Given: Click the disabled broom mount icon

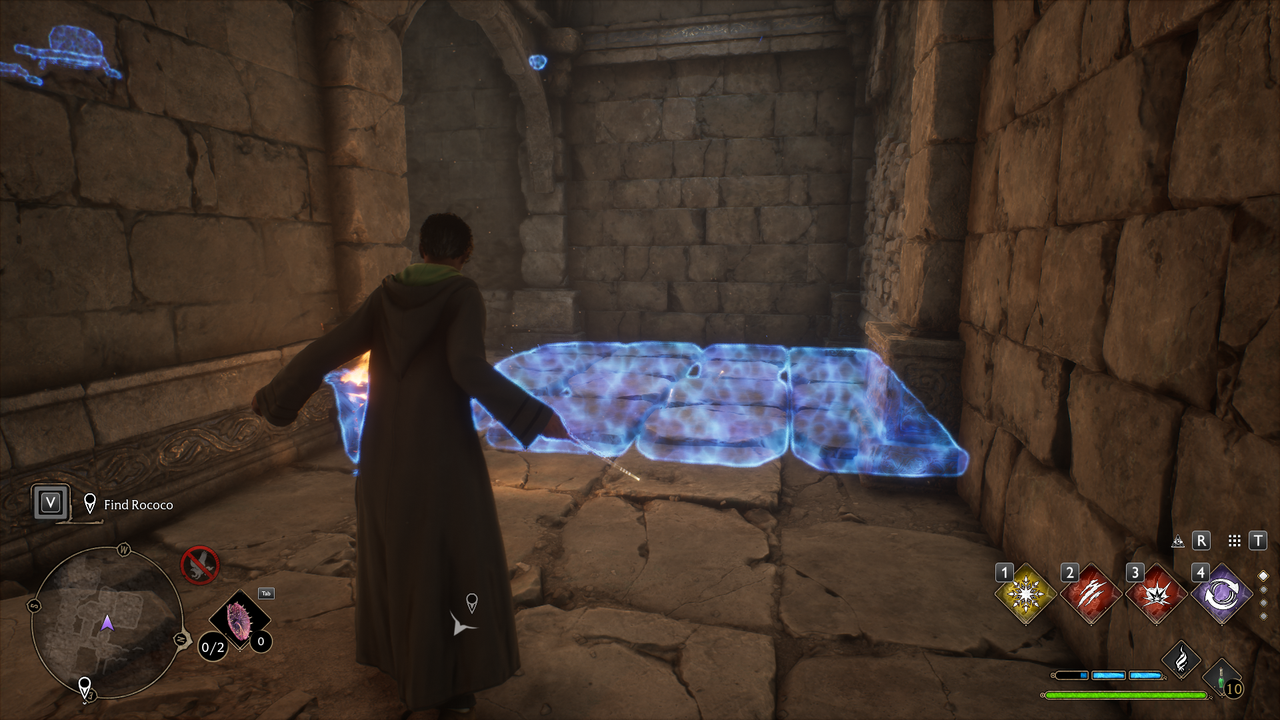Looking at the screenshot, I should [200, 564].
